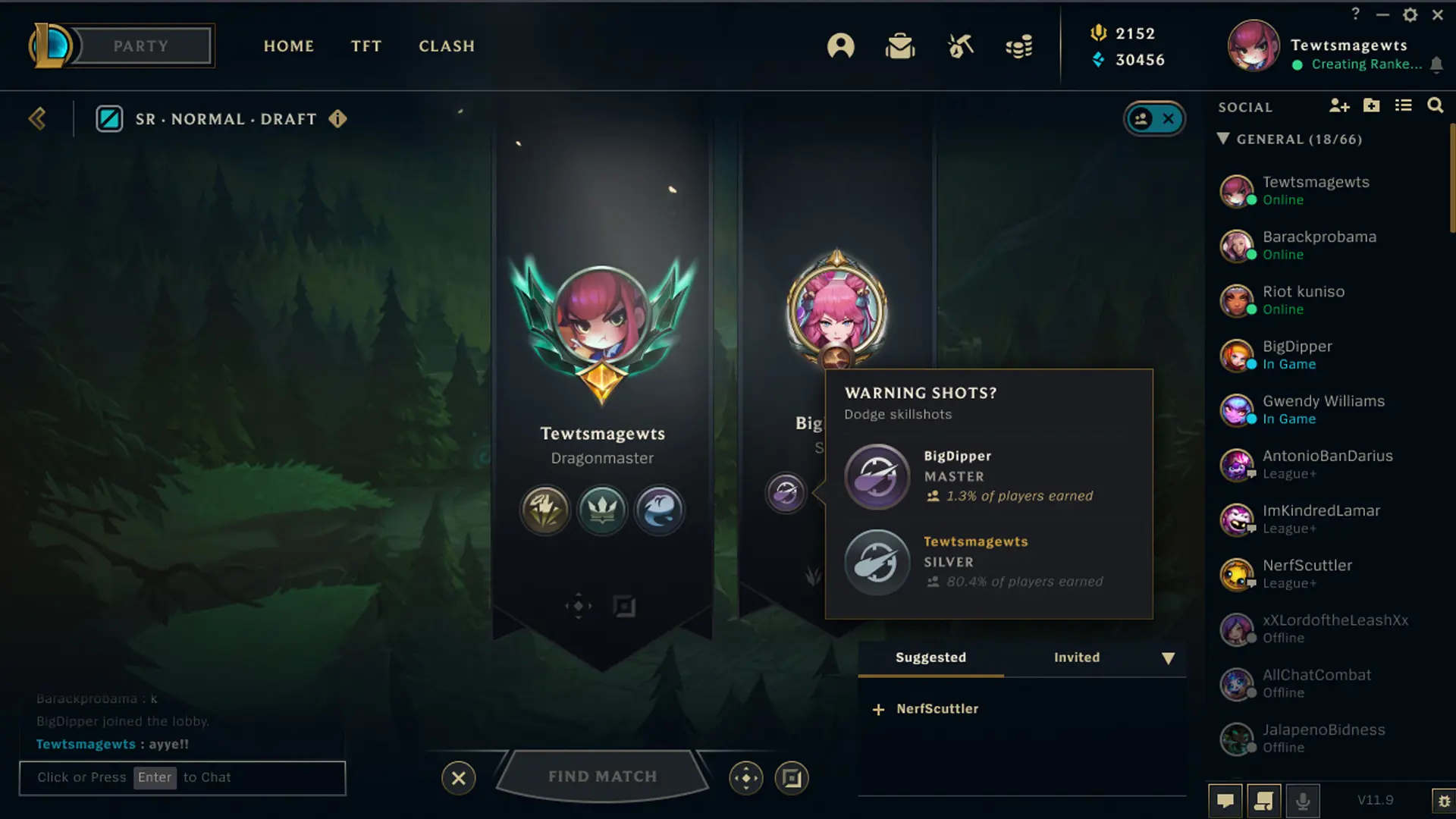
Task: Open the Loot bag icon
Action: pyautogui.click(x=901, y=45)
